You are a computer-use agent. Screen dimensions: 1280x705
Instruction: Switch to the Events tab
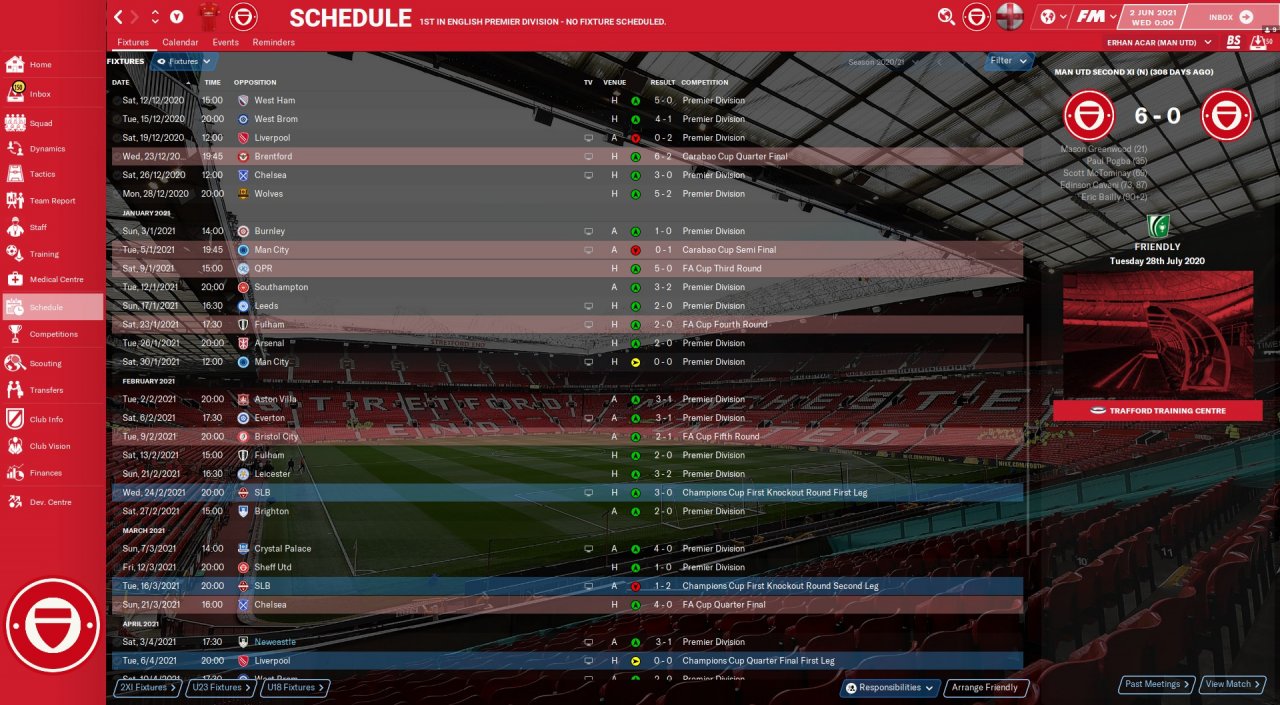[225, 43]
